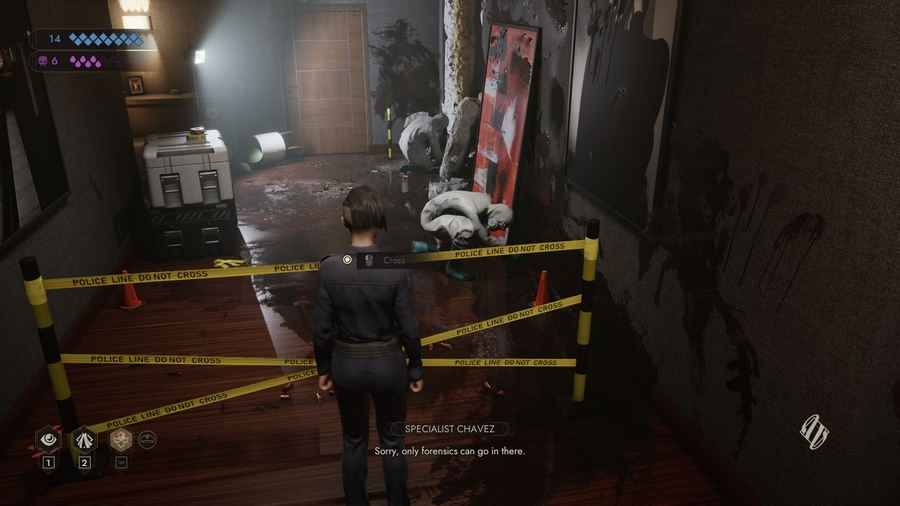Activate the radiating beams ability
The image size is (900, 506).
85,438
